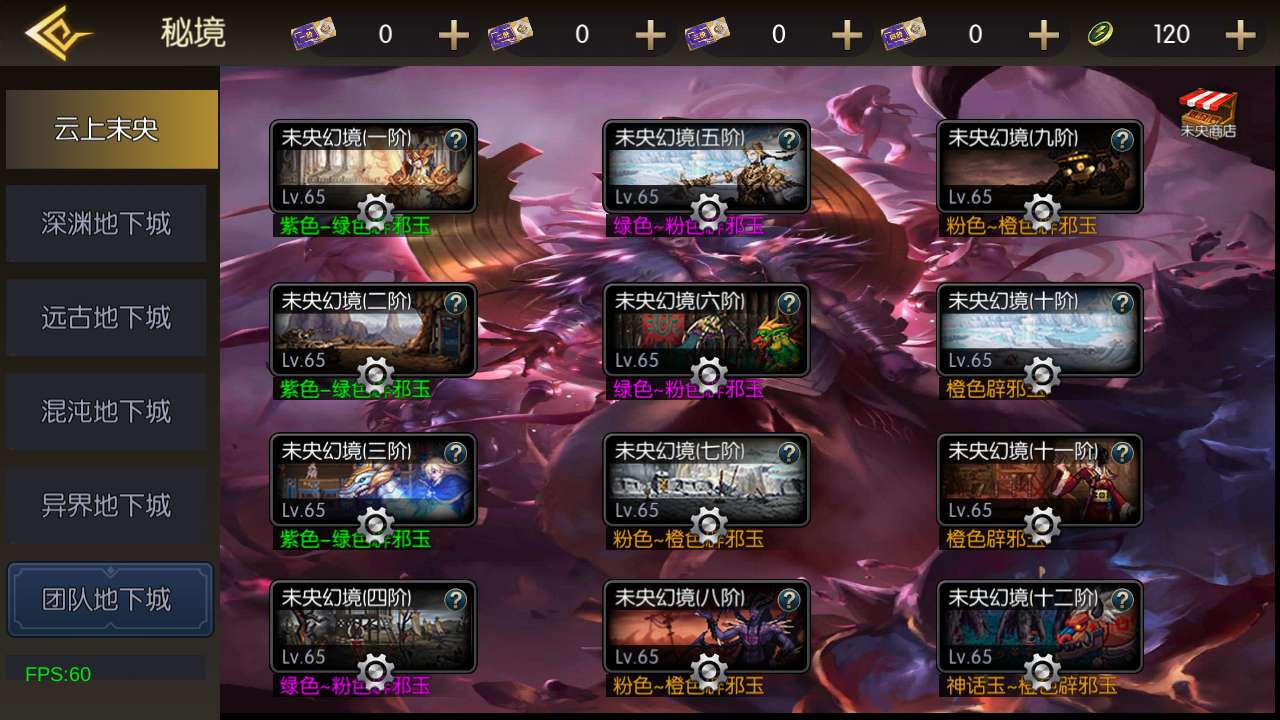Tap the first-tier ticket icon in top bar

click(313, 33)
